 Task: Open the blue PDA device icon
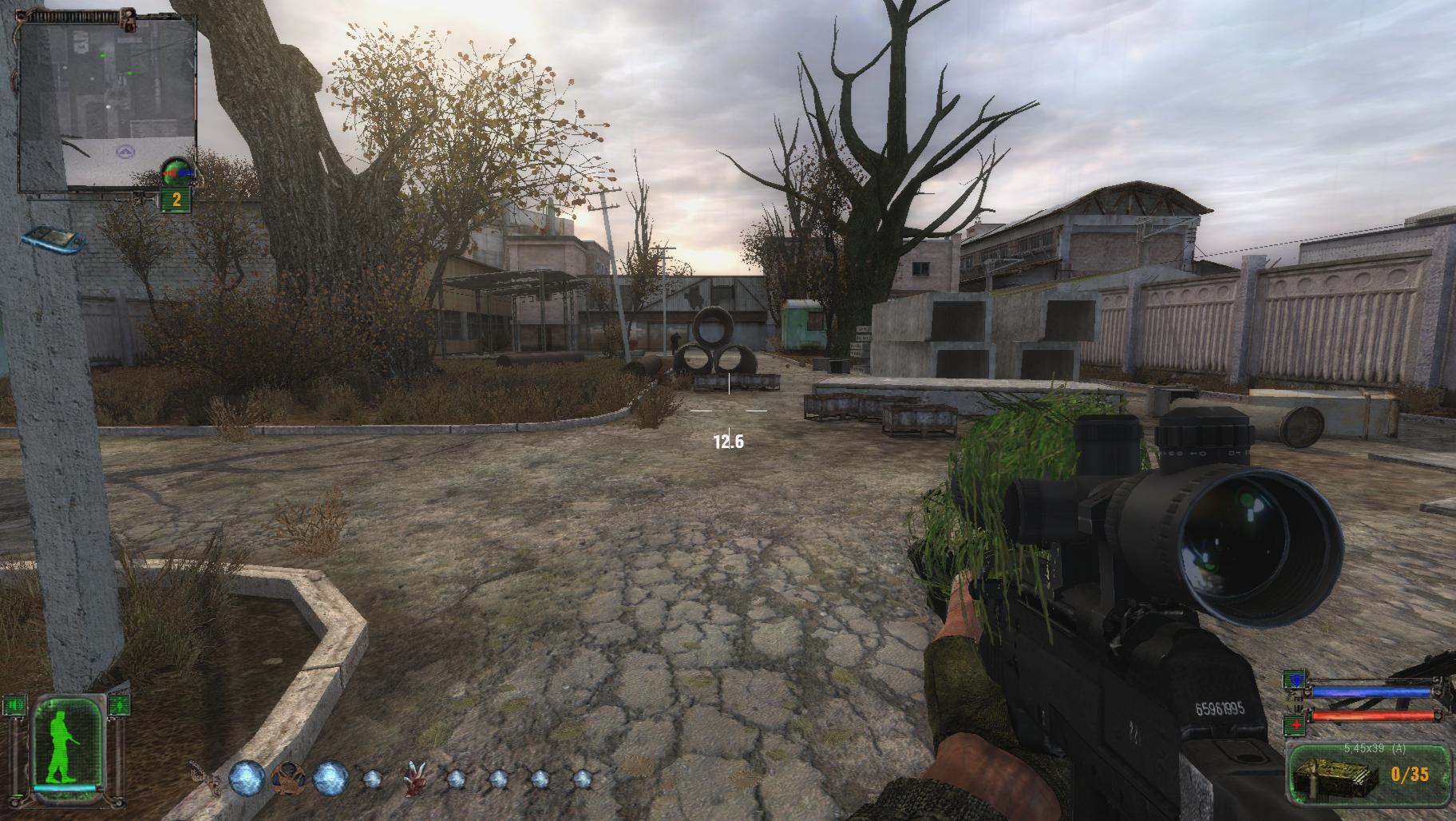[52, 239]
